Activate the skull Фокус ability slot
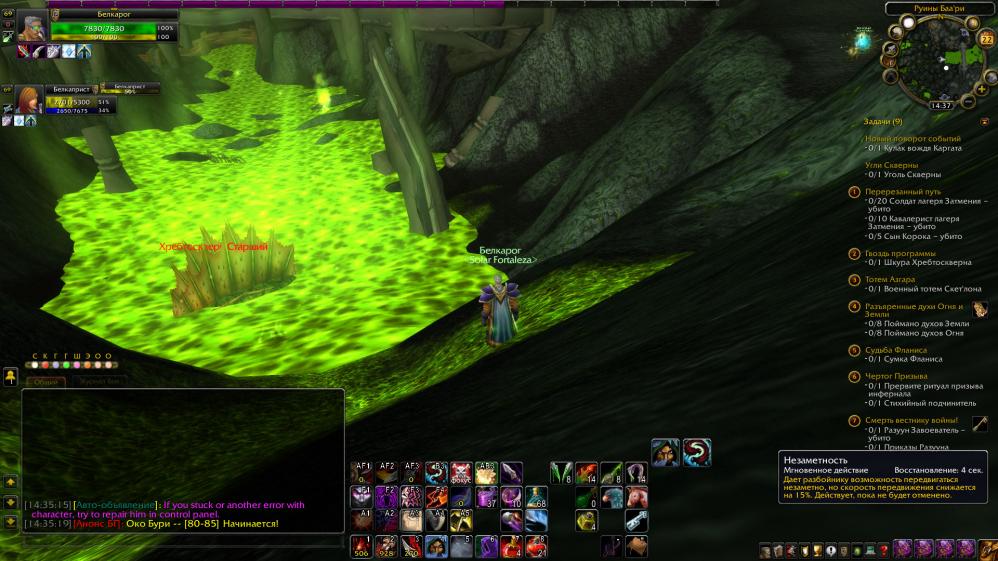Viewport: 998px width, 561px height. (x=461, y=472)
